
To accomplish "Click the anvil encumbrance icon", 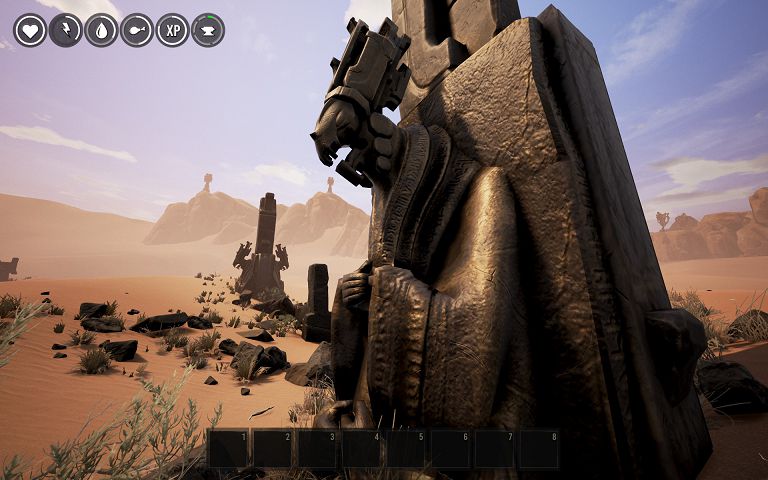I will click(208, 30).
